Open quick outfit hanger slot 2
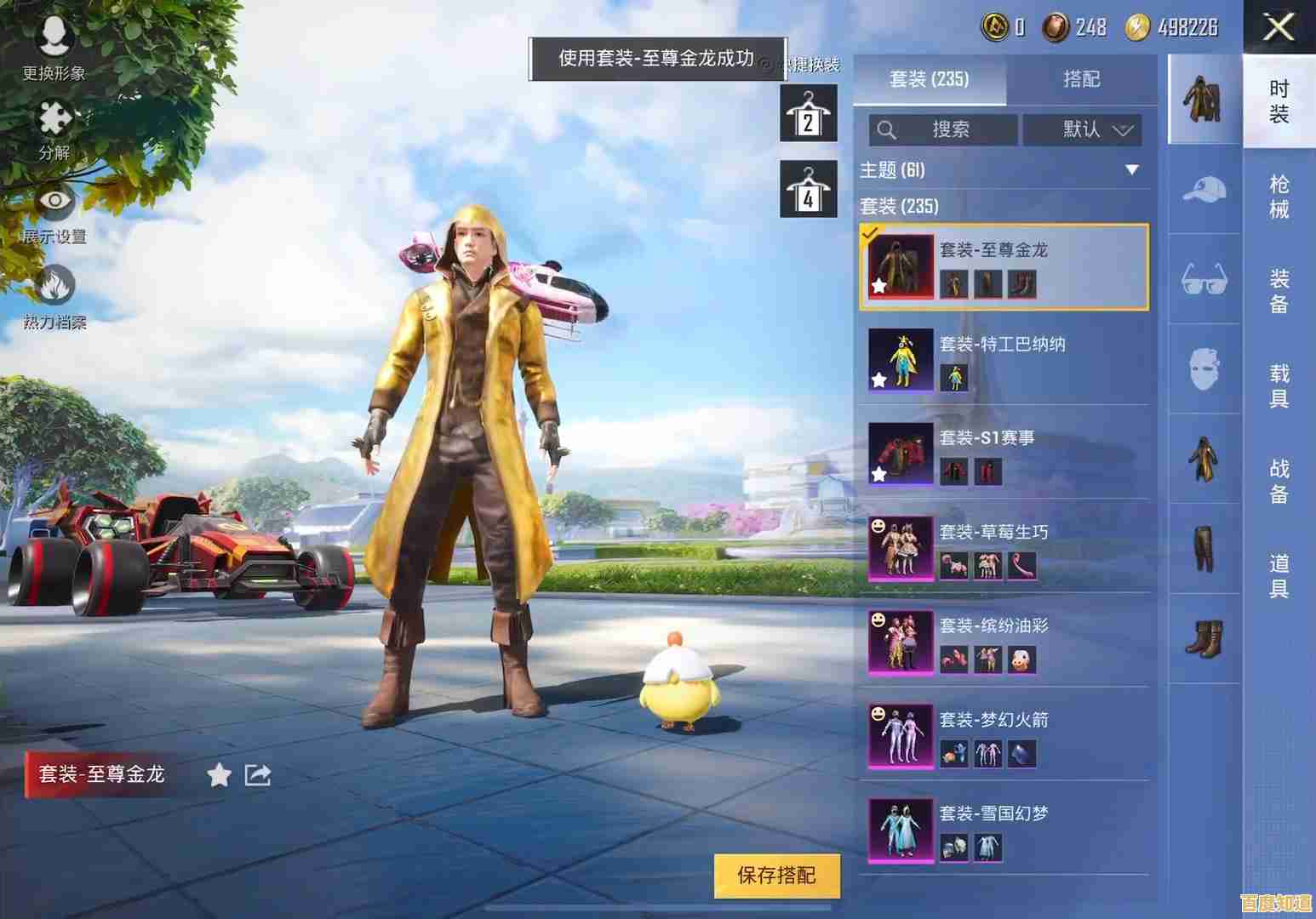 pos(807,115)
